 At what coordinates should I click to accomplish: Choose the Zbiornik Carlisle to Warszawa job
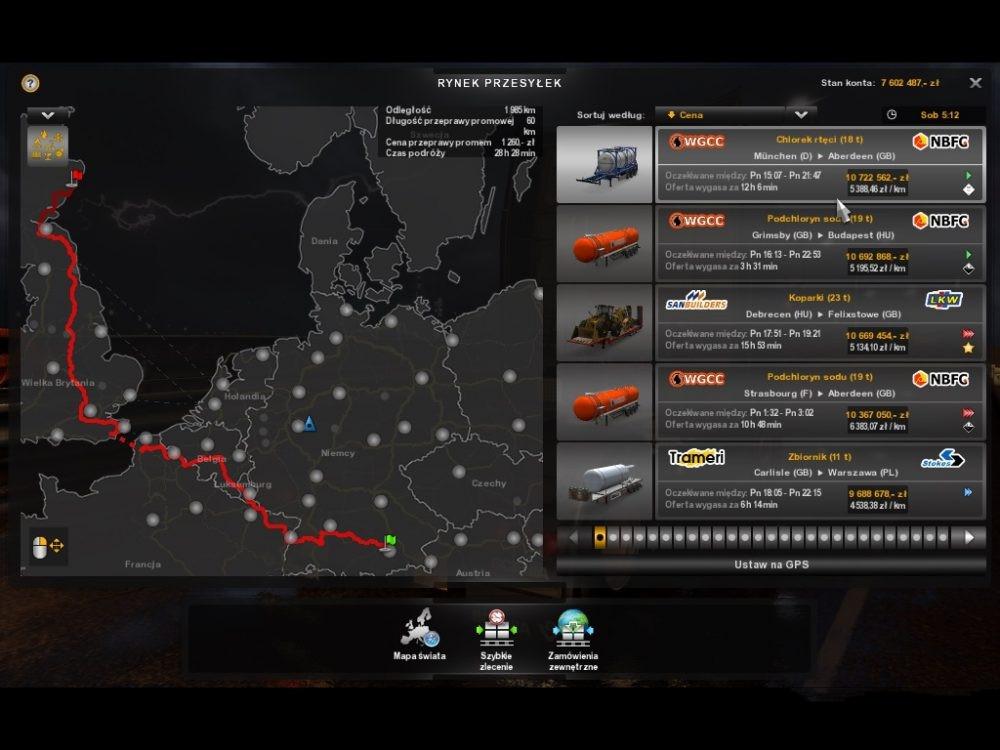(819, 481)
